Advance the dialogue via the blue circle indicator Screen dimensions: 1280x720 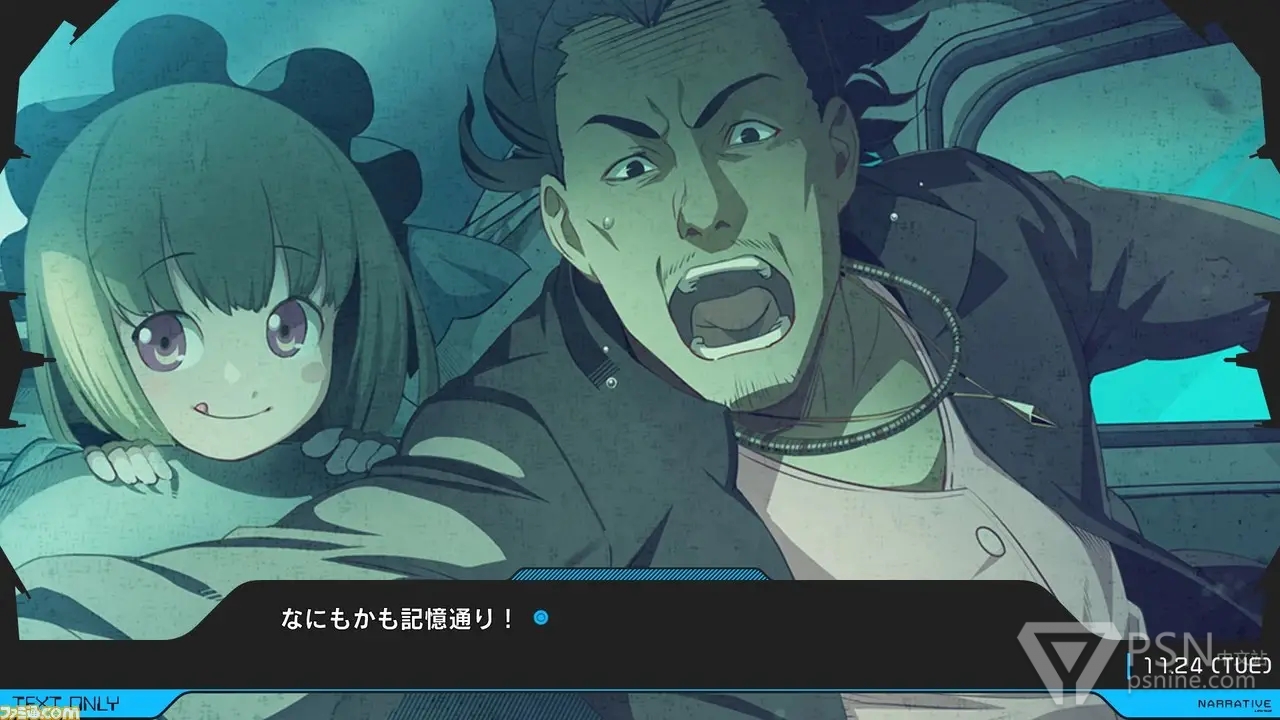point(541,619)
